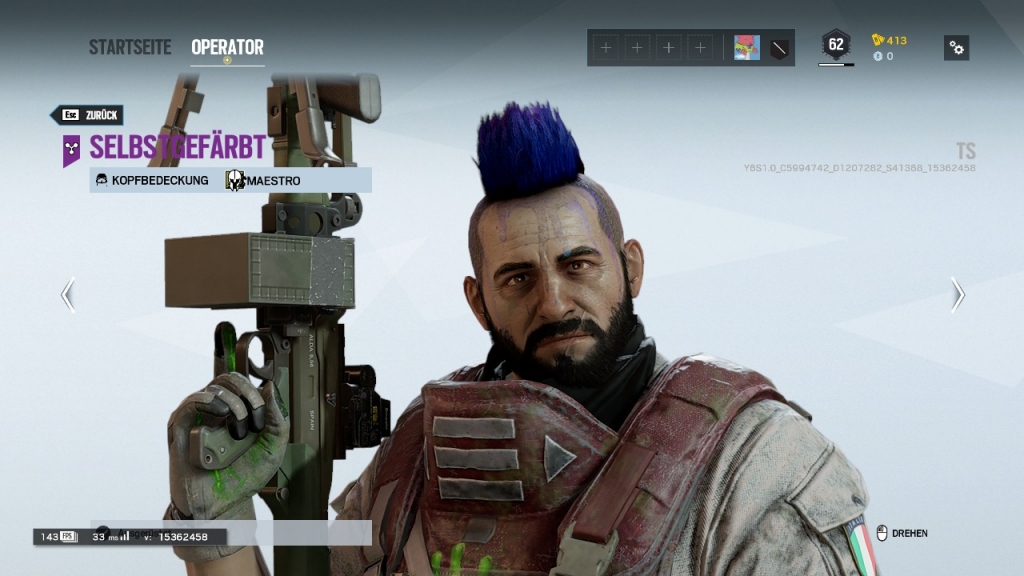Open the gear settings menu

point(956,47)
